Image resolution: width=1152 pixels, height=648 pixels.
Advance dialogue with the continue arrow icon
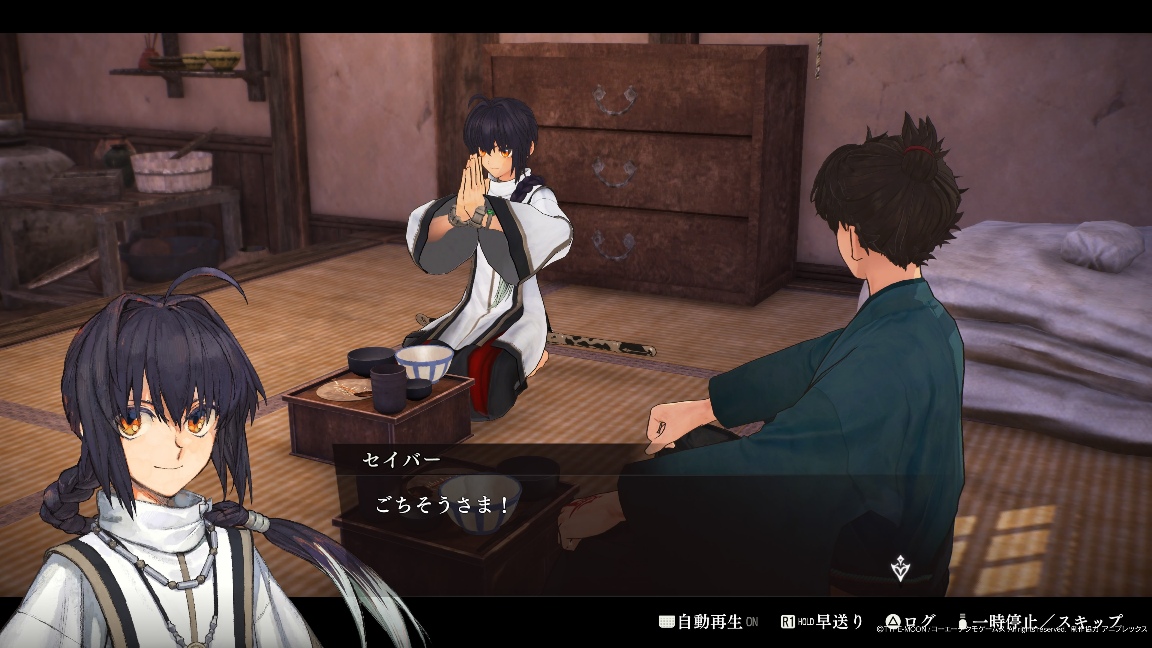(900, 569)
